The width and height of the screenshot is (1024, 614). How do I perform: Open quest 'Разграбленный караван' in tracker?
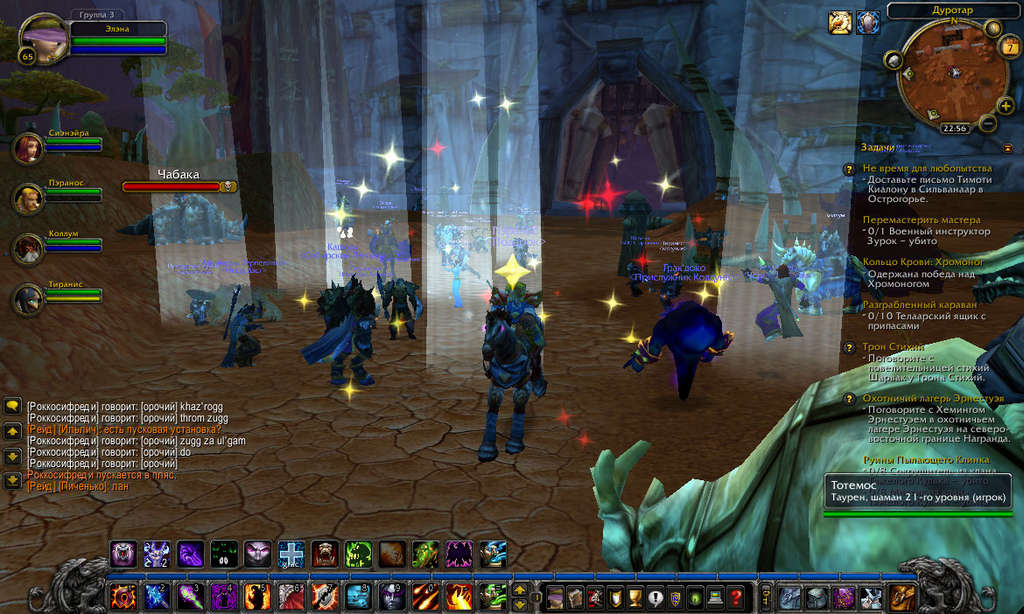921,303
